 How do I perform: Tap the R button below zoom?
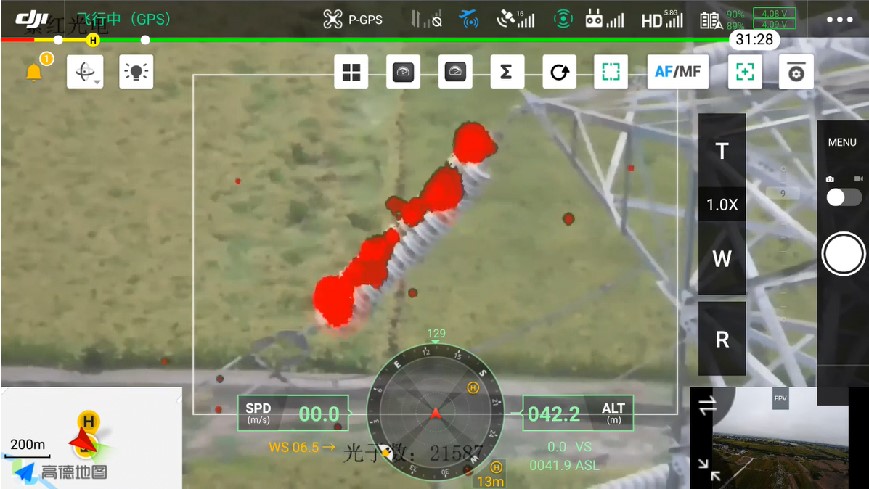tap(722, 340)
